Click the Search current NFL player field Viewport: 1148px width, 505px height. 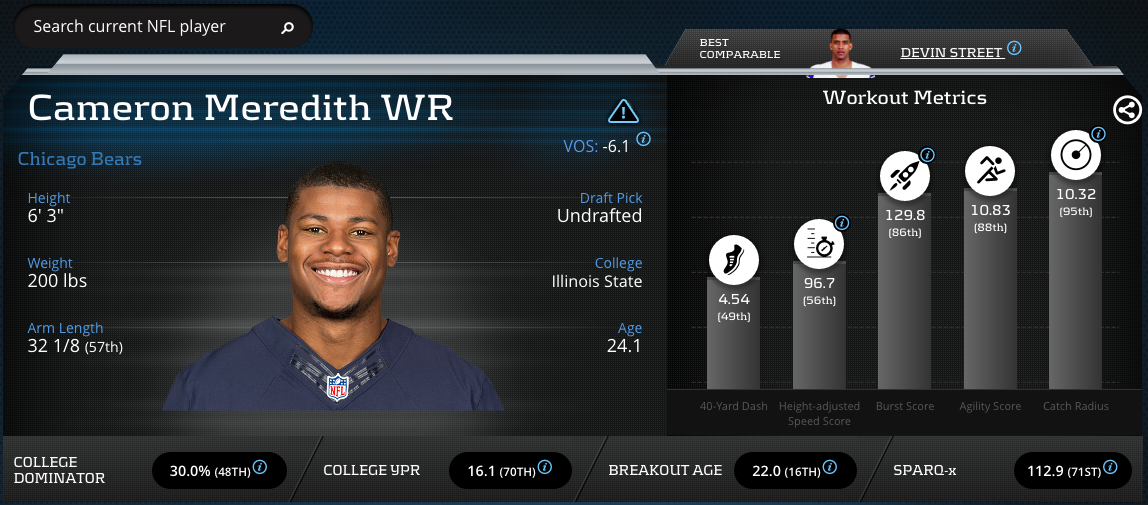click(150, 27)
